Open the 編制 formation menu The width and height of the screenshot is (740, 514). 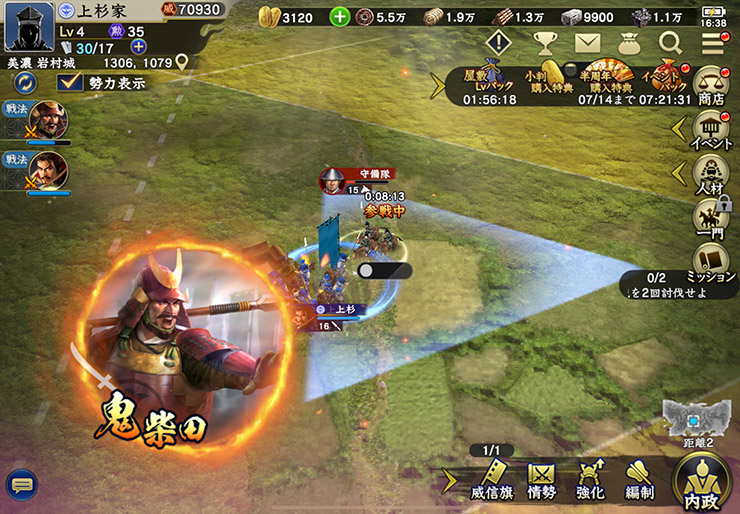tap(639, 478)
